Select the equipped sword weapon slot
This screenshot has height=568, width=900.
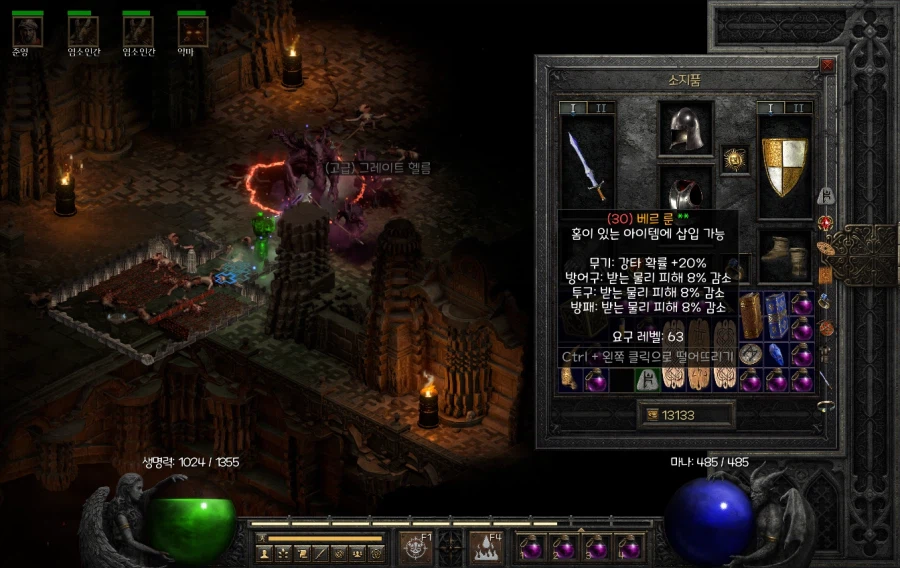586,165
